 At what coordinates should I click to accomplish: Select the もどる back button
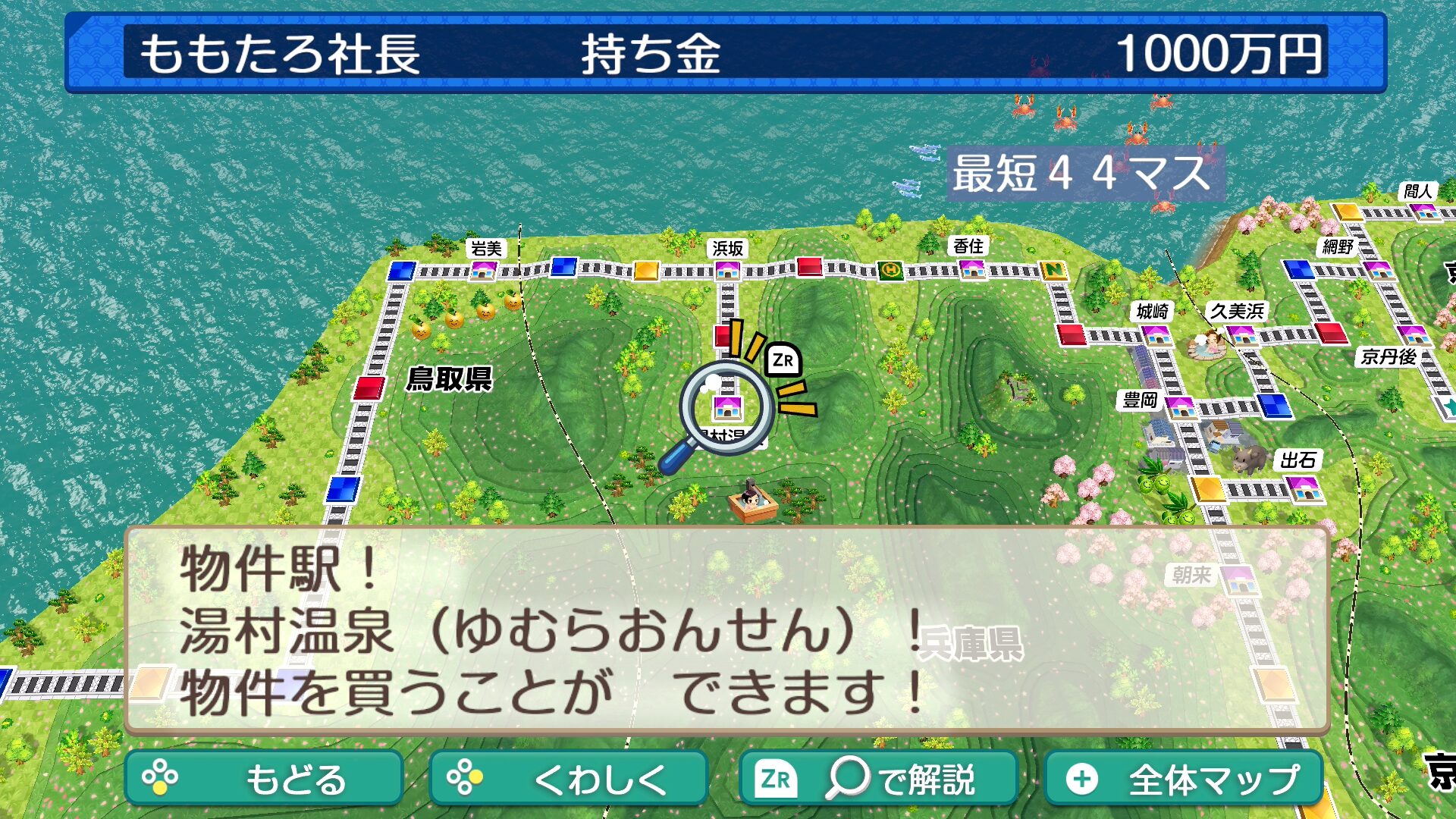pos(263,778)
